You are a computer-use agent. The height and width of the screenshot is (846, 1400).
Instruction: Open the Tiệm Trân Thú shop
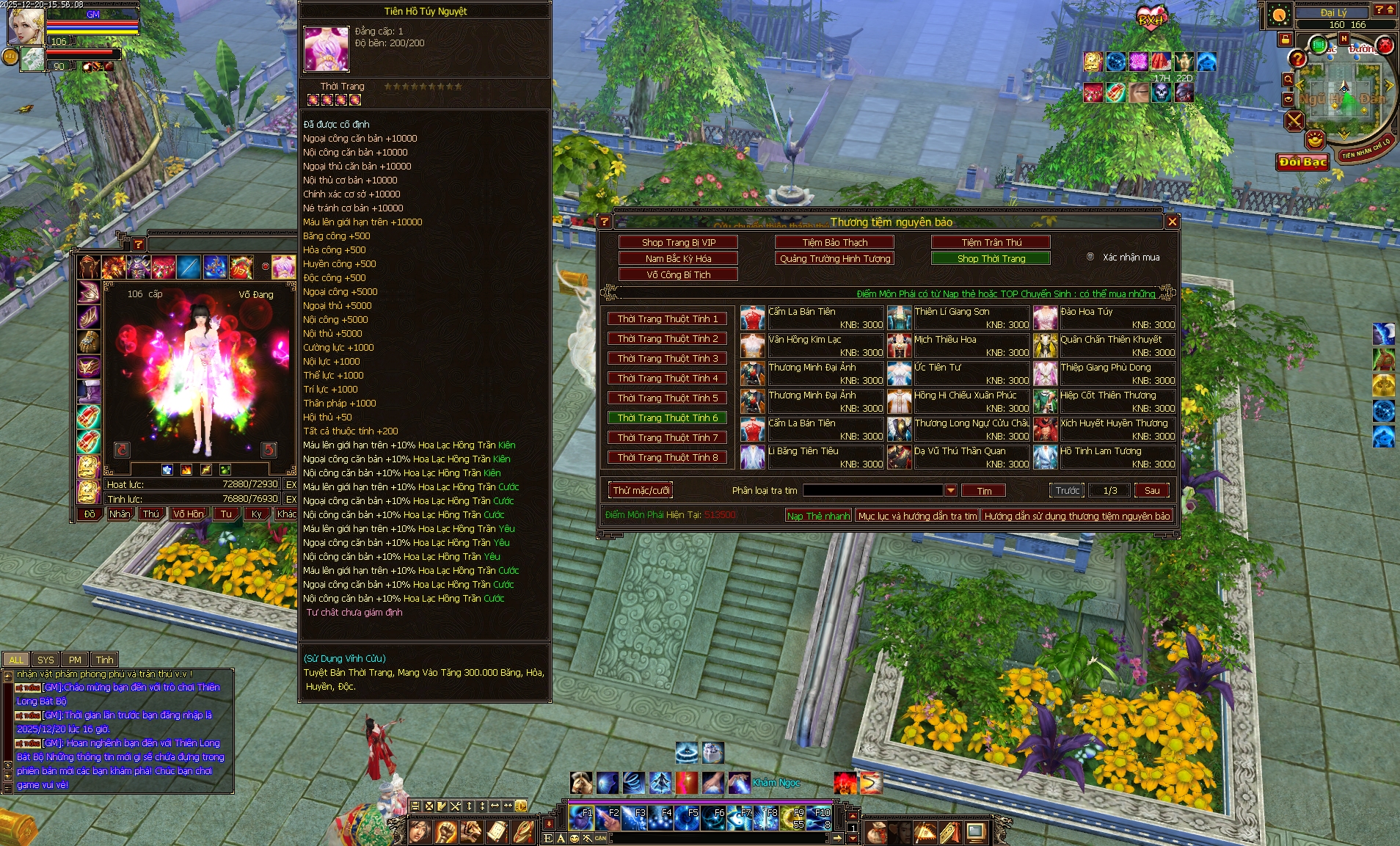[991, 242]
